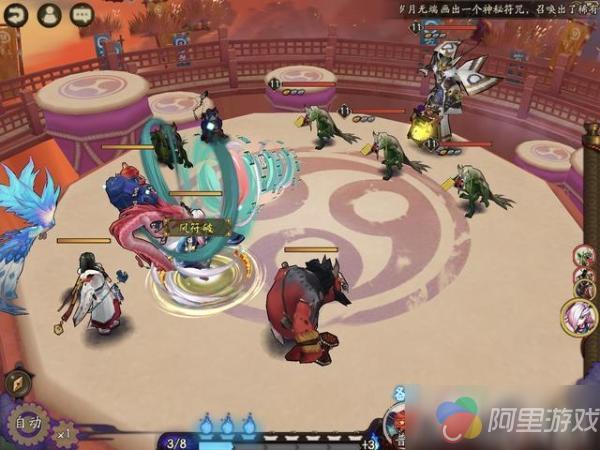The width and height of the screenshot is (600, 450).
Task: Toggle the 自动 auto-battle gear
Action: pyautogui.click(x=26, y=422)
